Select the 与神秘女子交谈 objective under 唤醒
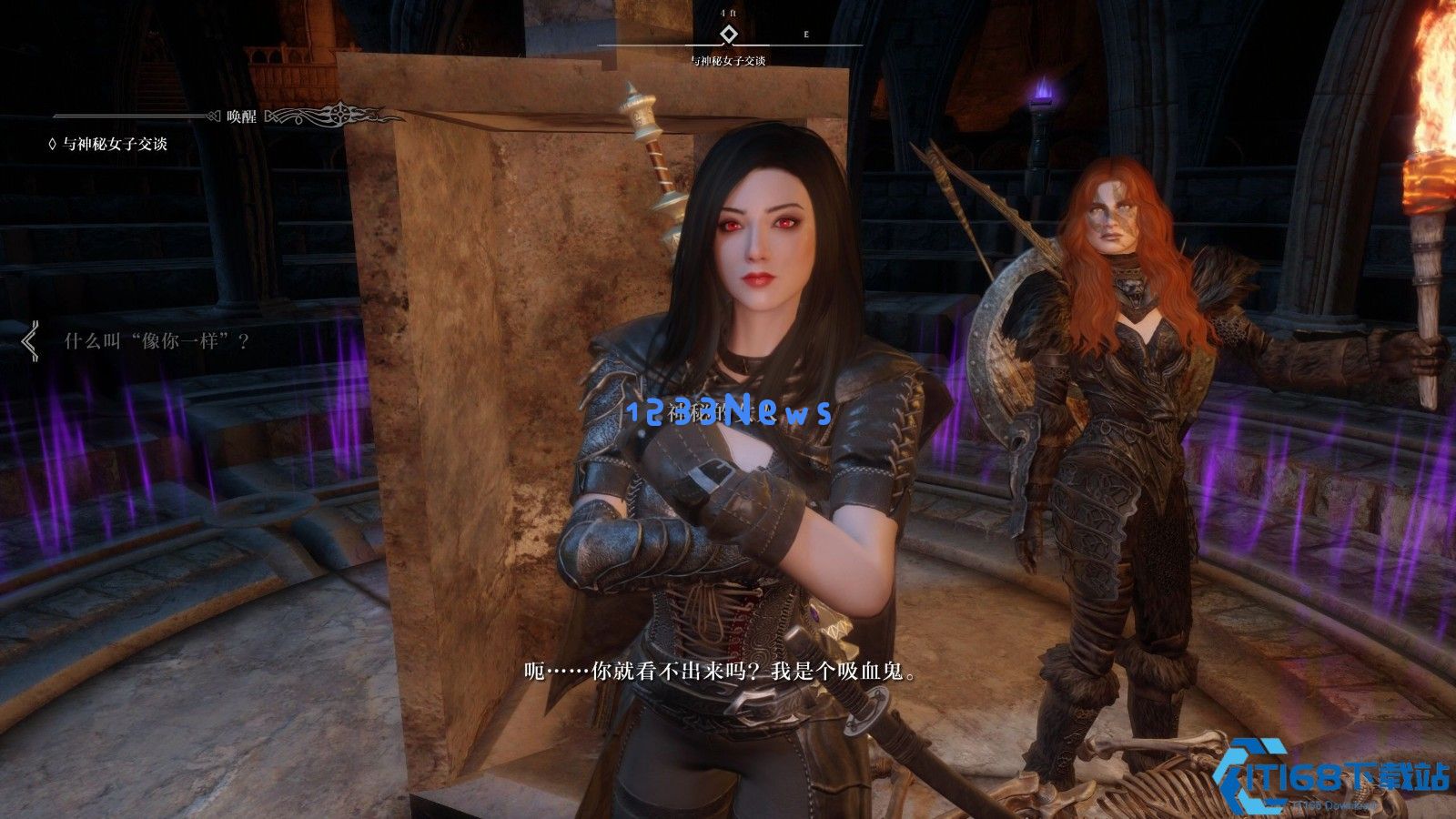 coord(115,144)
